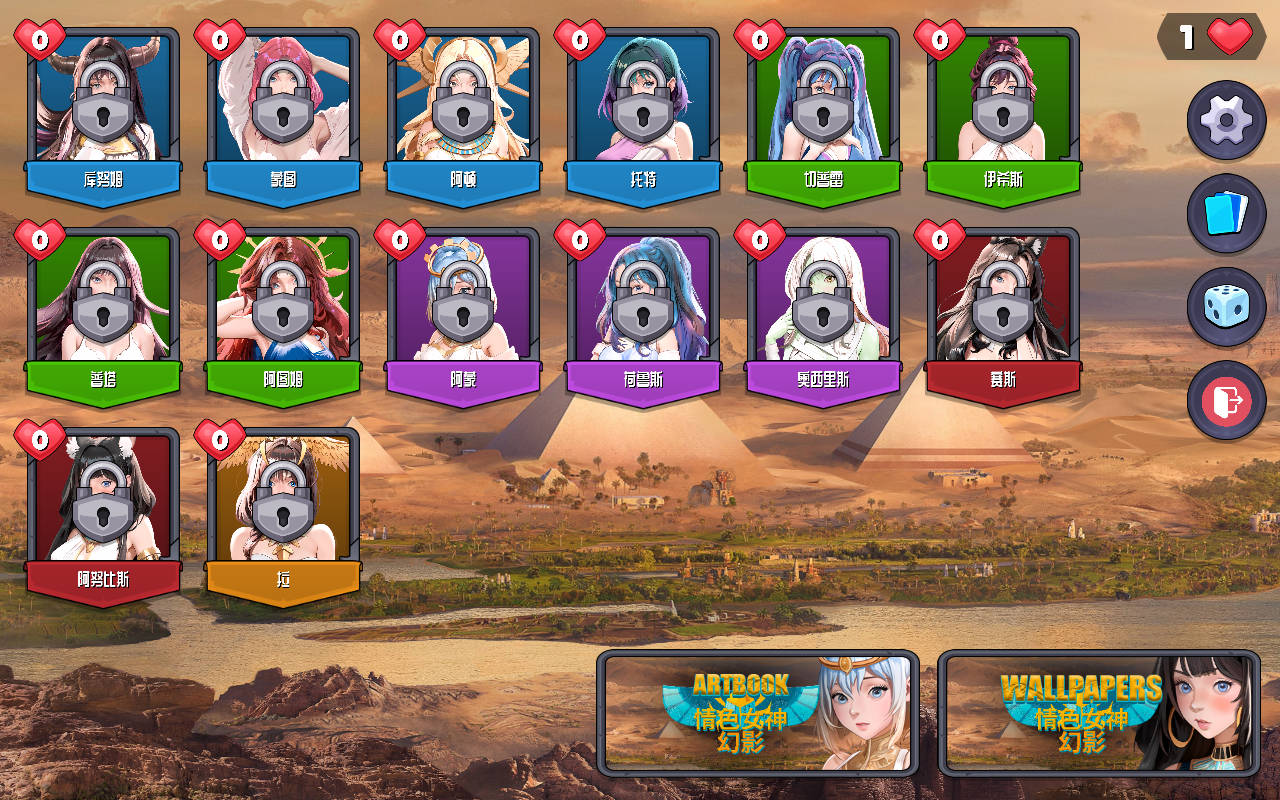Viewport: 1280px width, 800px height.
Task: Exit using the red door button
Action: pyautogui.click(x=1226, y=400)
